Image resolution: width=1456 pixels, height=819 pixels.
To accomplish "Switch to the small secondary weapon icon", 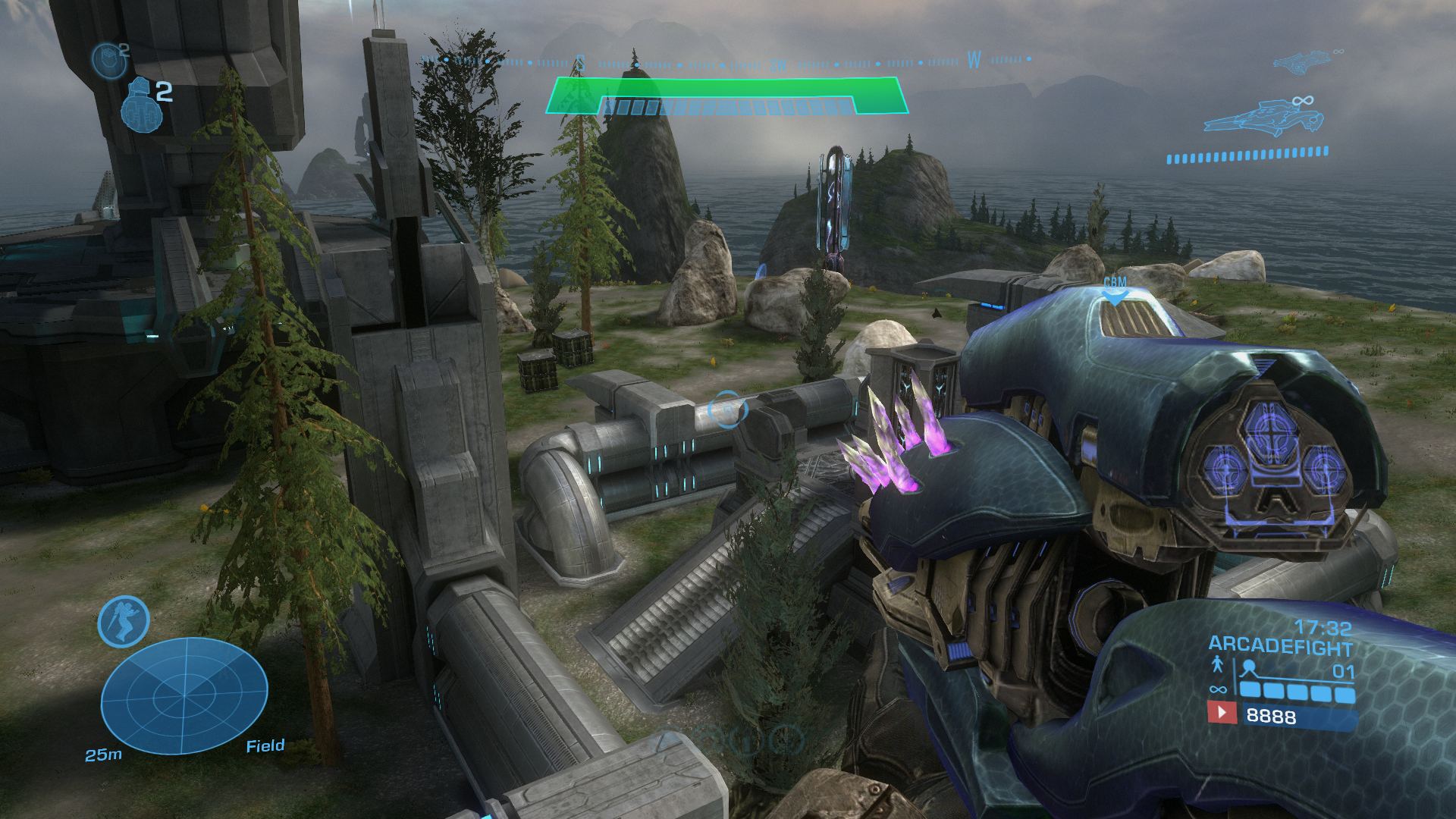I will tap(1301, 61).
